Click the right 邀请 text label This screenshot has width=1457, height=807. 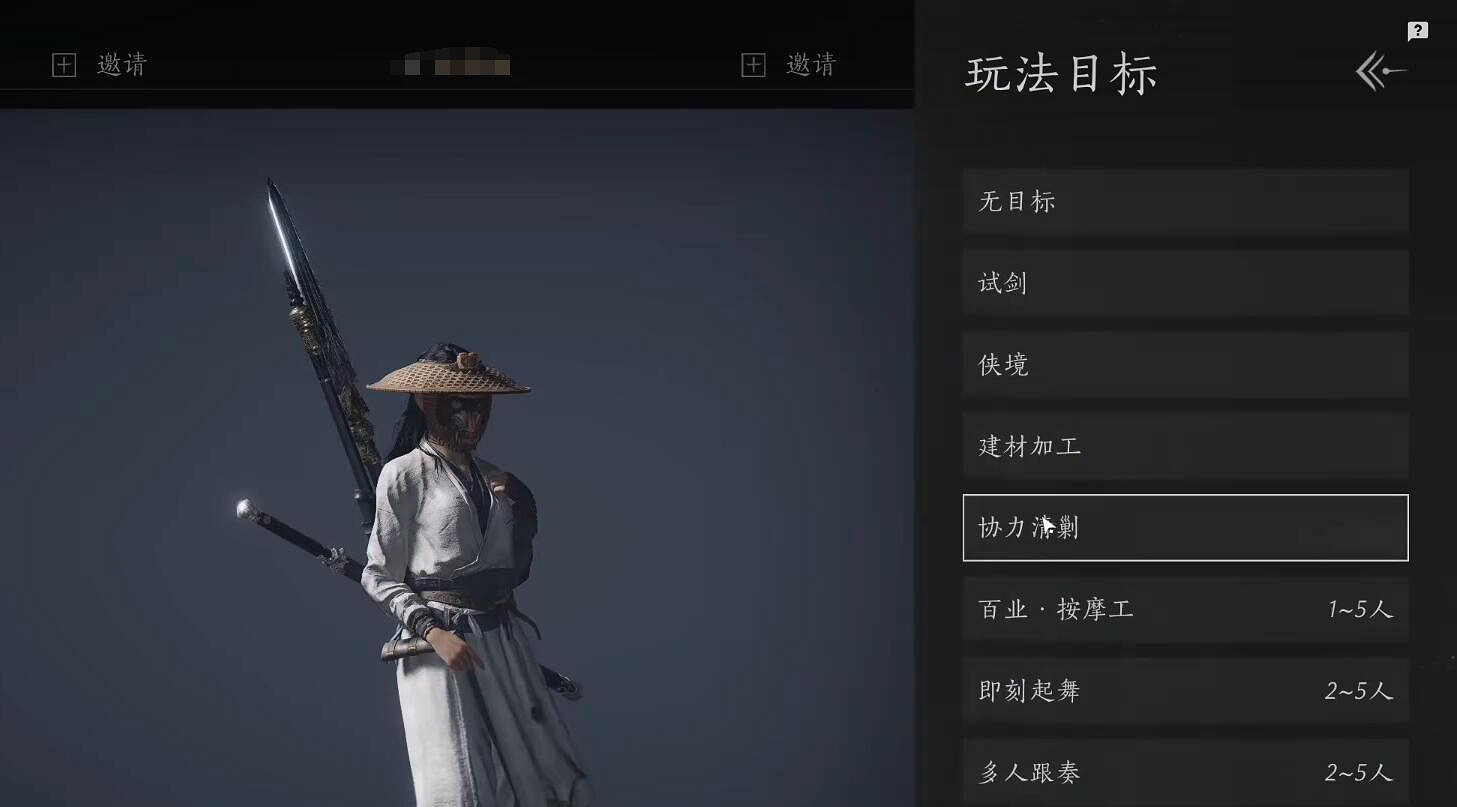point(812,64)
